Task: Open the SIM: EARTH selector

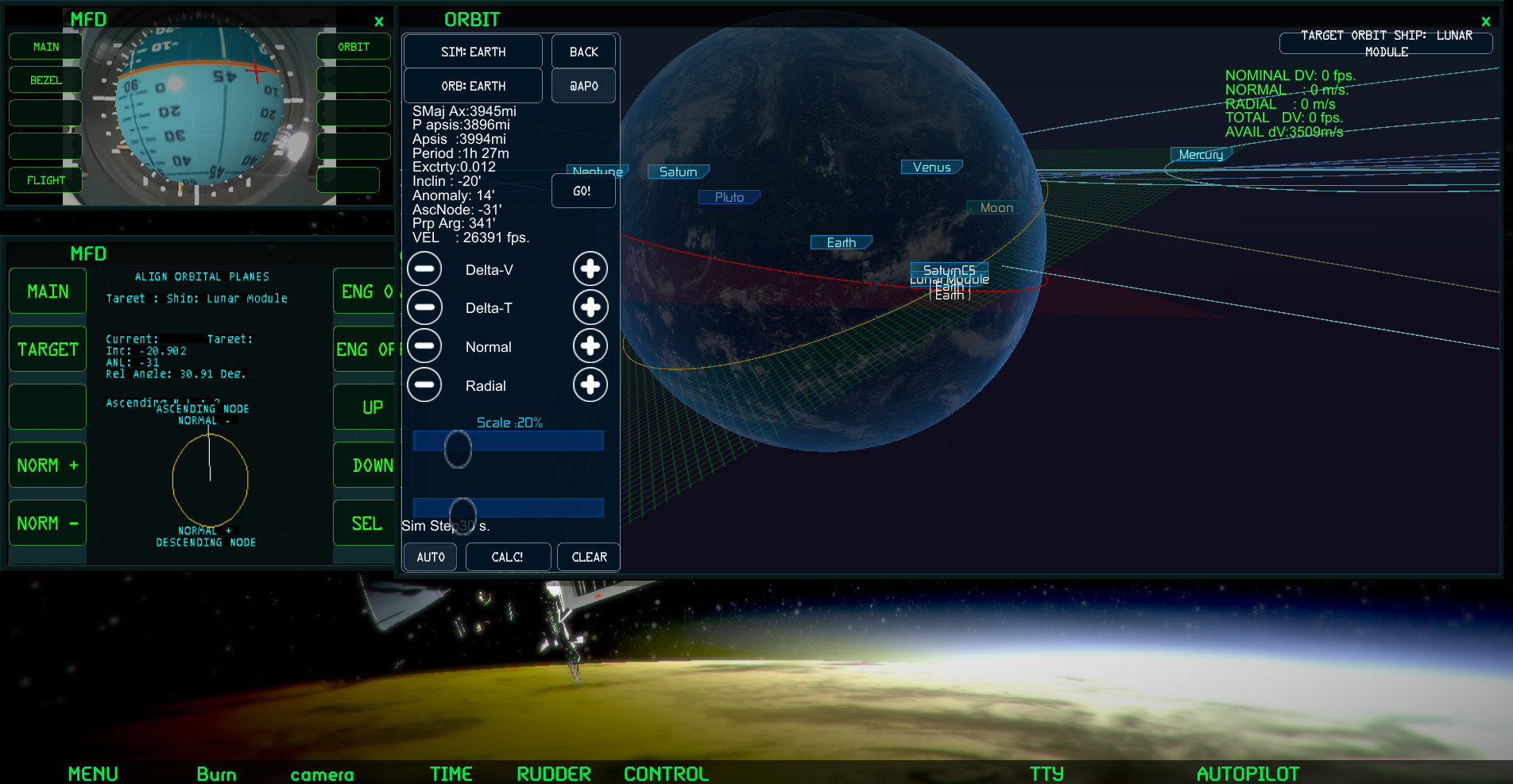Action: click(x=473, y=51)
